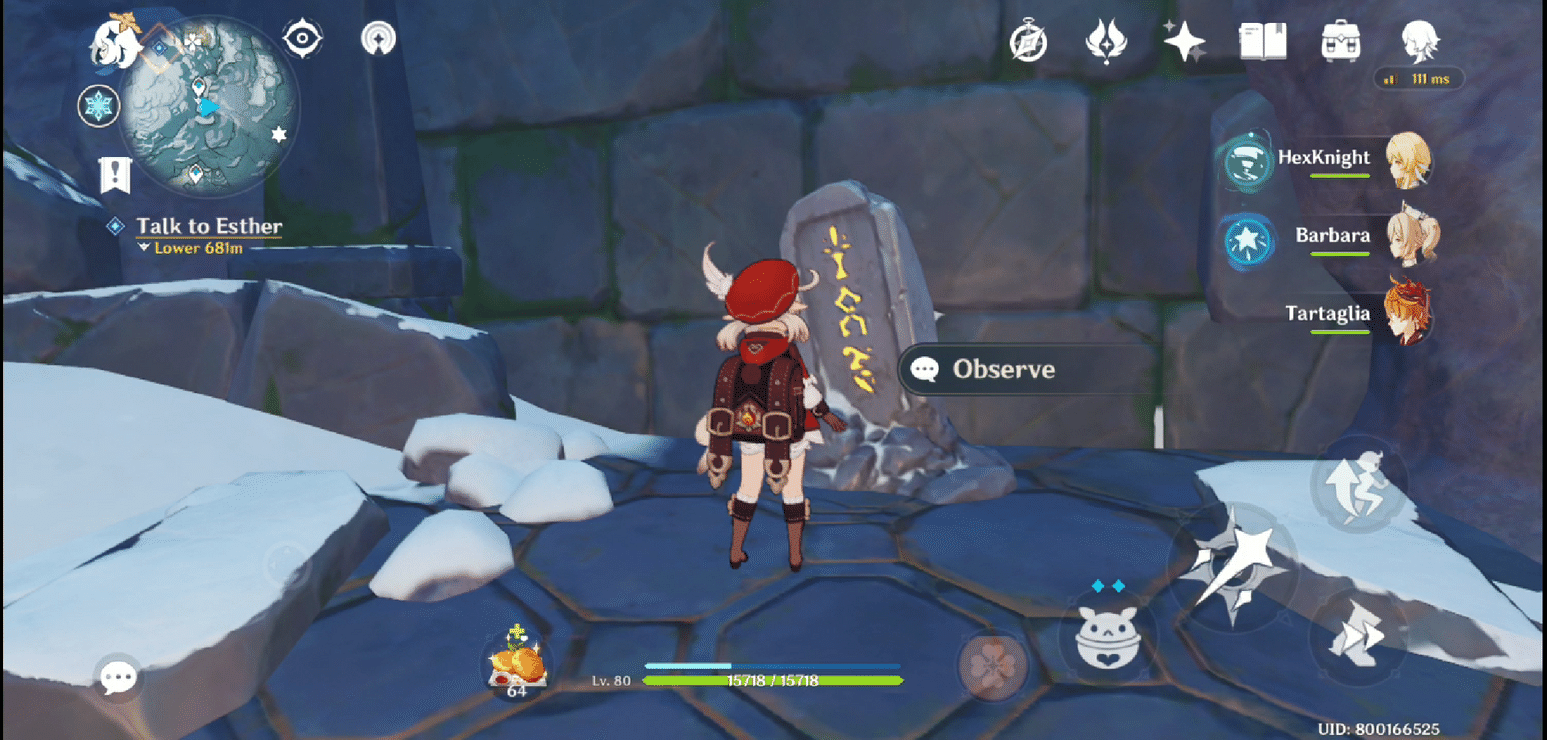Select the Talk to Esther quest text

pyautogui.click(x=208, y=226)
